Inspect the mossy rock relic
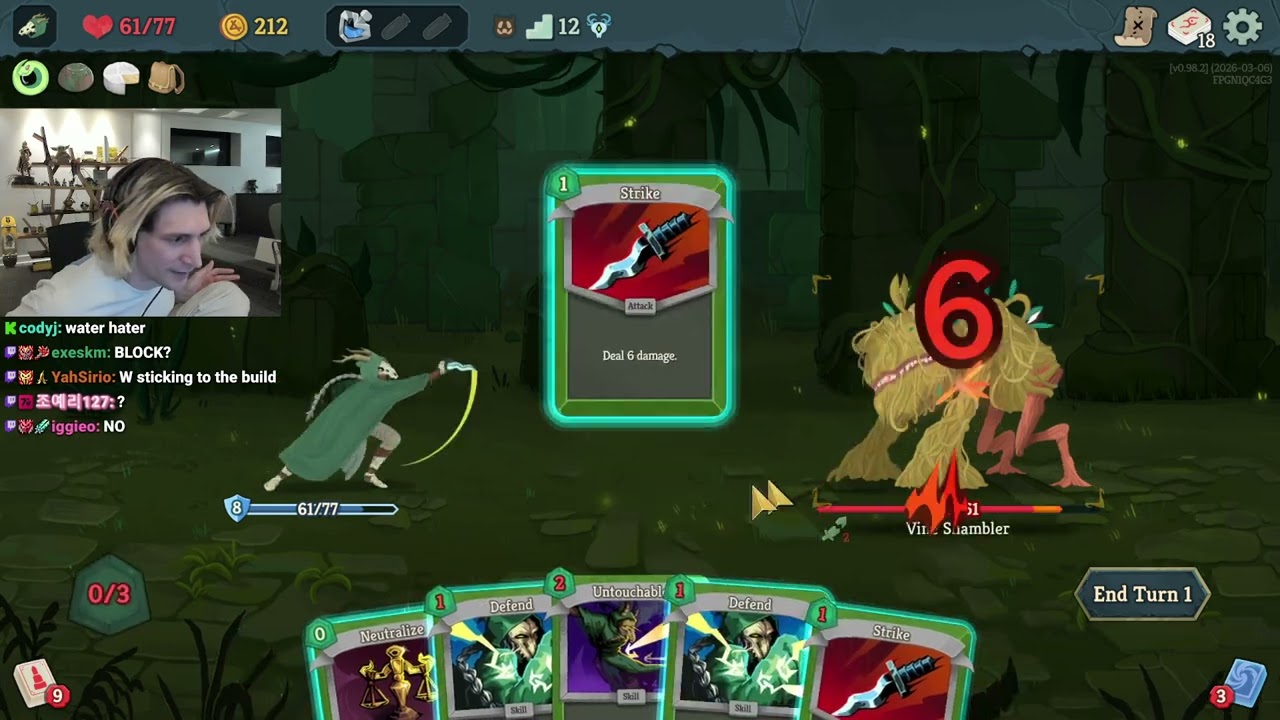The width and height of the screenshot is (1280, 720). point(76,77)
